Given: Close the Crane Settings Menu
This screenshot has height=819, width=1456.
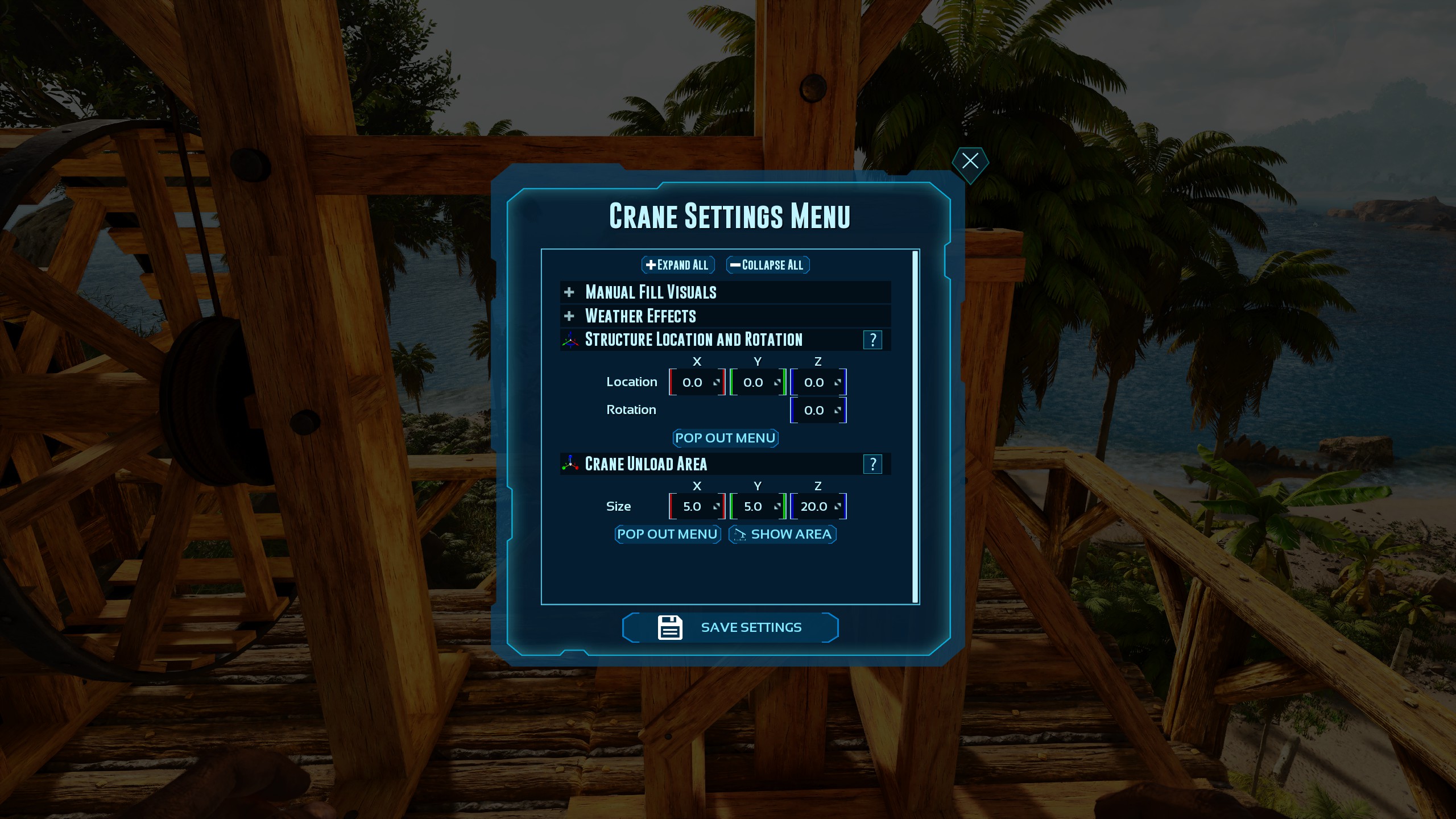Looking at the screenshot, I should [x=970, y=162].
